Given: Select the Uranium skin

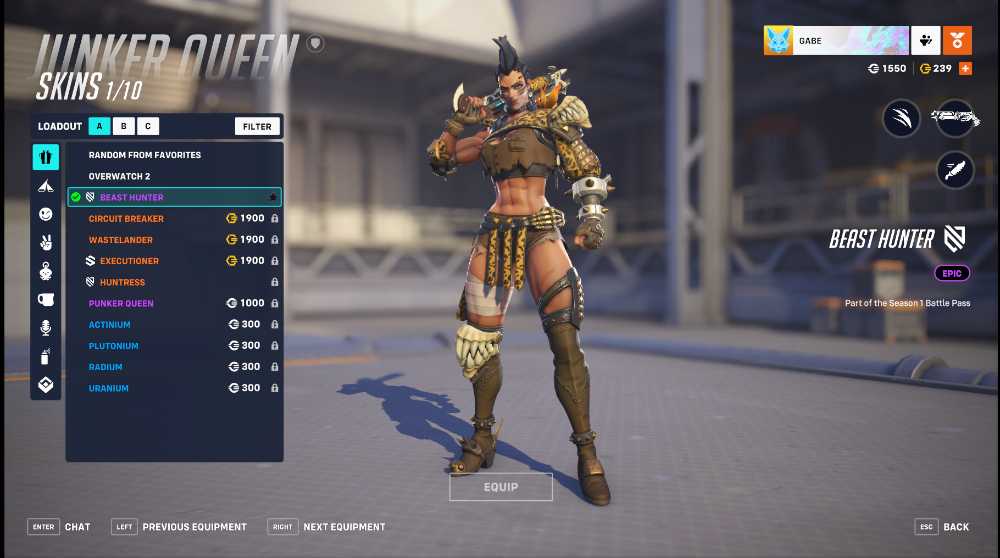Looking at the screenshot, I should pos(108,388).
